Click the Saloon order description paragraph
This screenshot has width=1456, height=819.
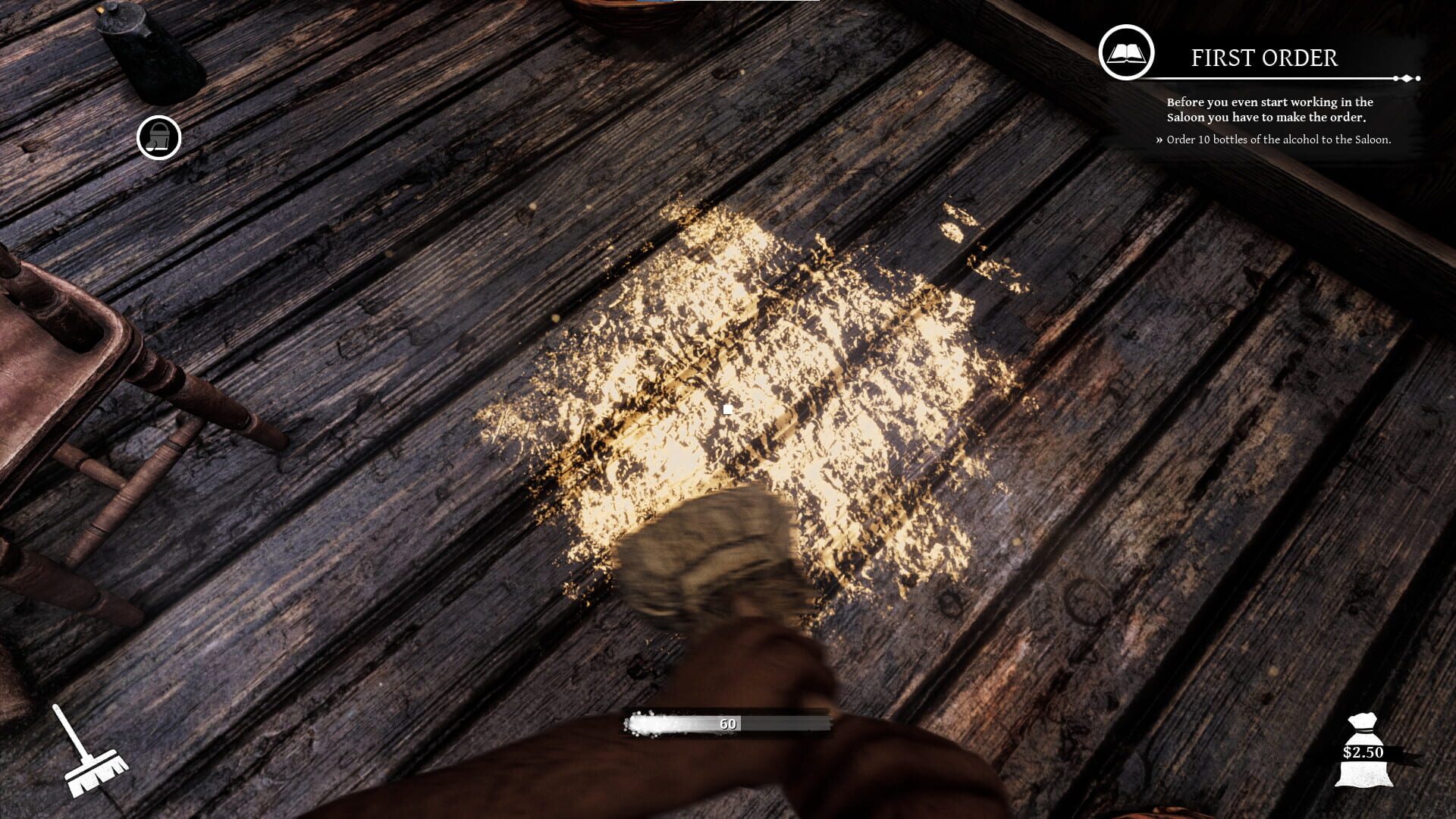(x=1269, y=111)
